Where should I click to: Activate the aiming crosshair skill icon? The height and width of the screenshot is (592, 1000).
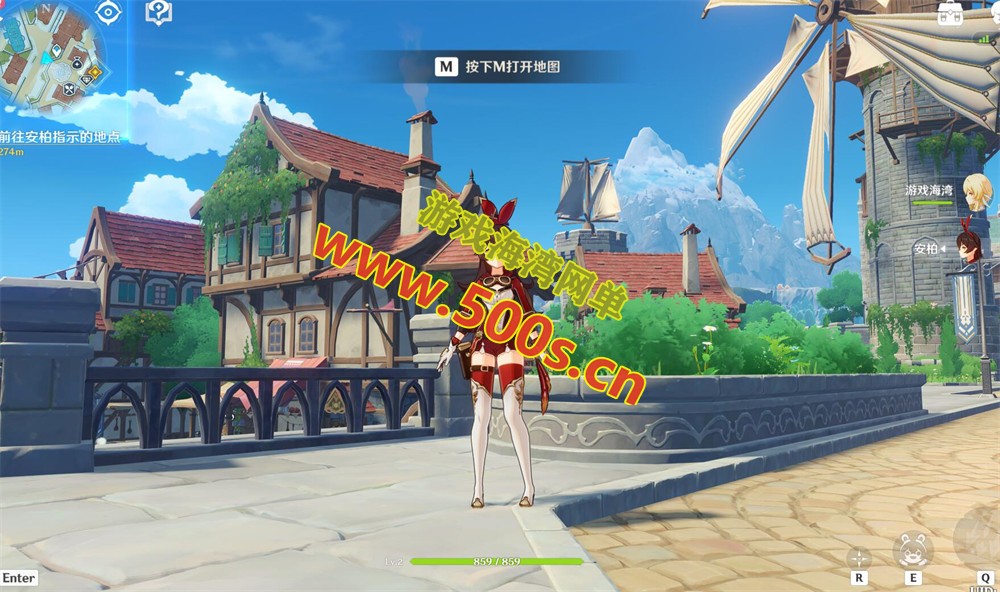[x=858, y=557]
